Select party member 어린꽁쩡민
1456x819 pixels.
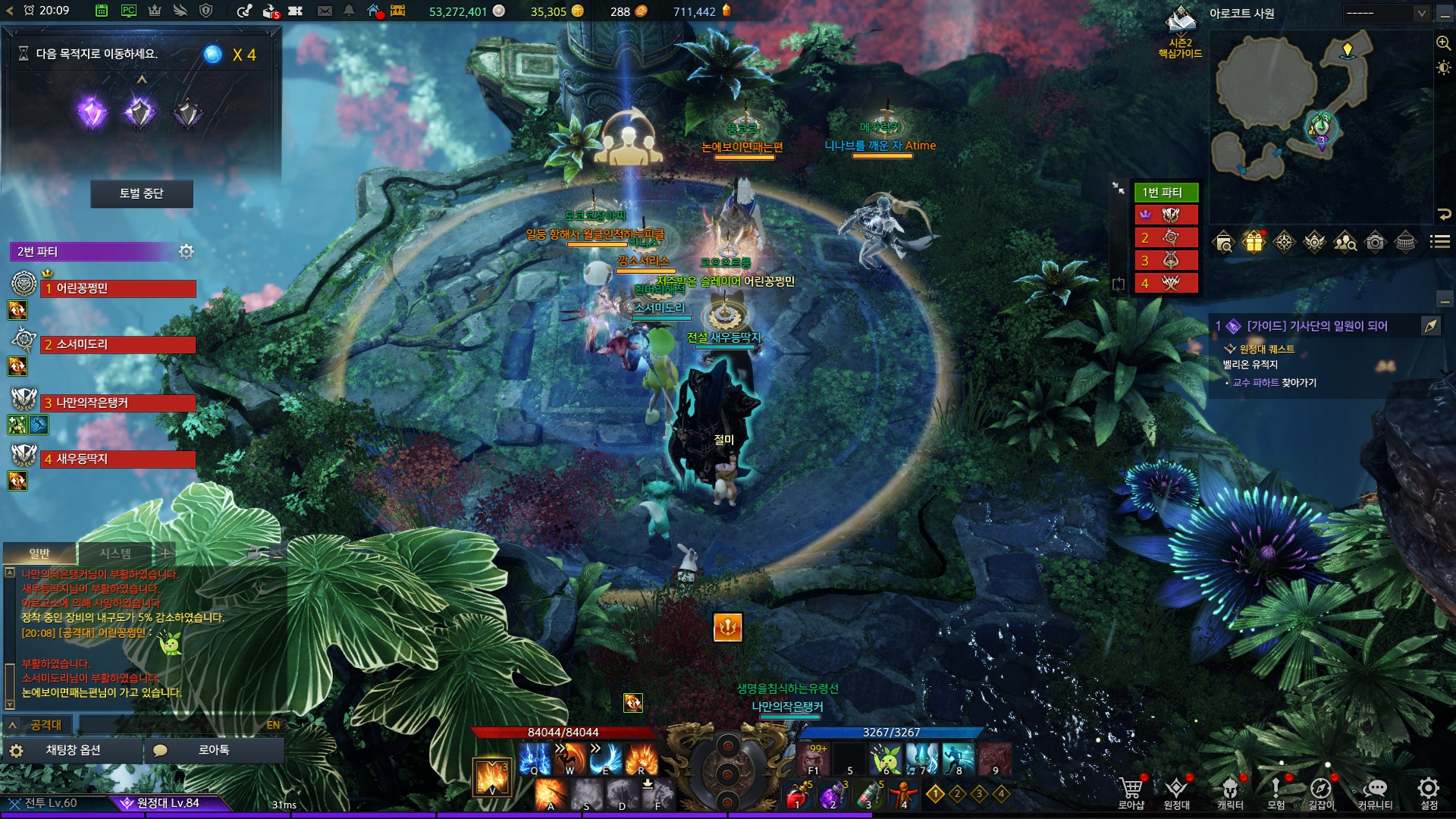pos(118,288)
